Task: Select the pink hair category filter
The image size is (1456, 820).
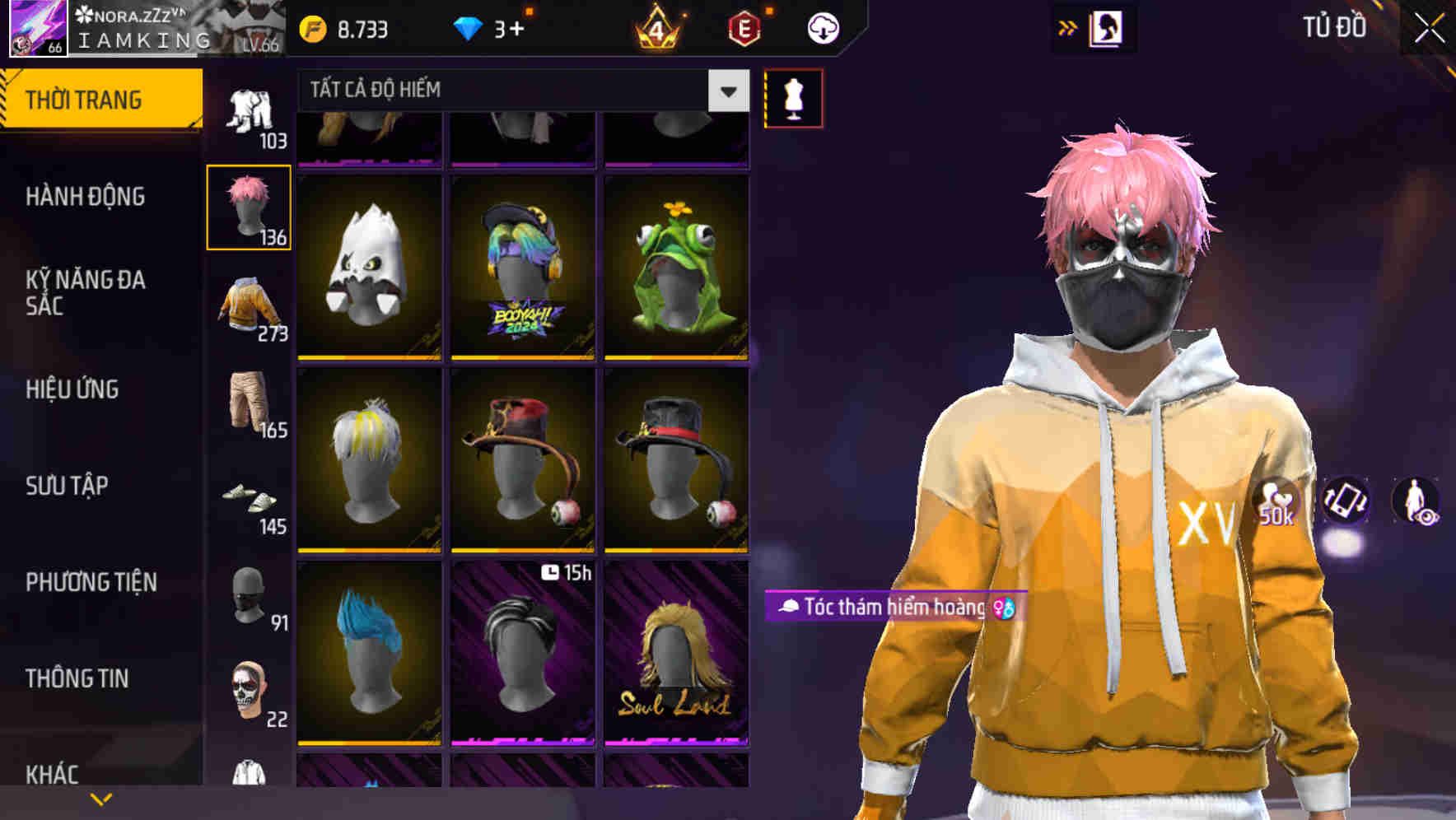Action: 249,206
